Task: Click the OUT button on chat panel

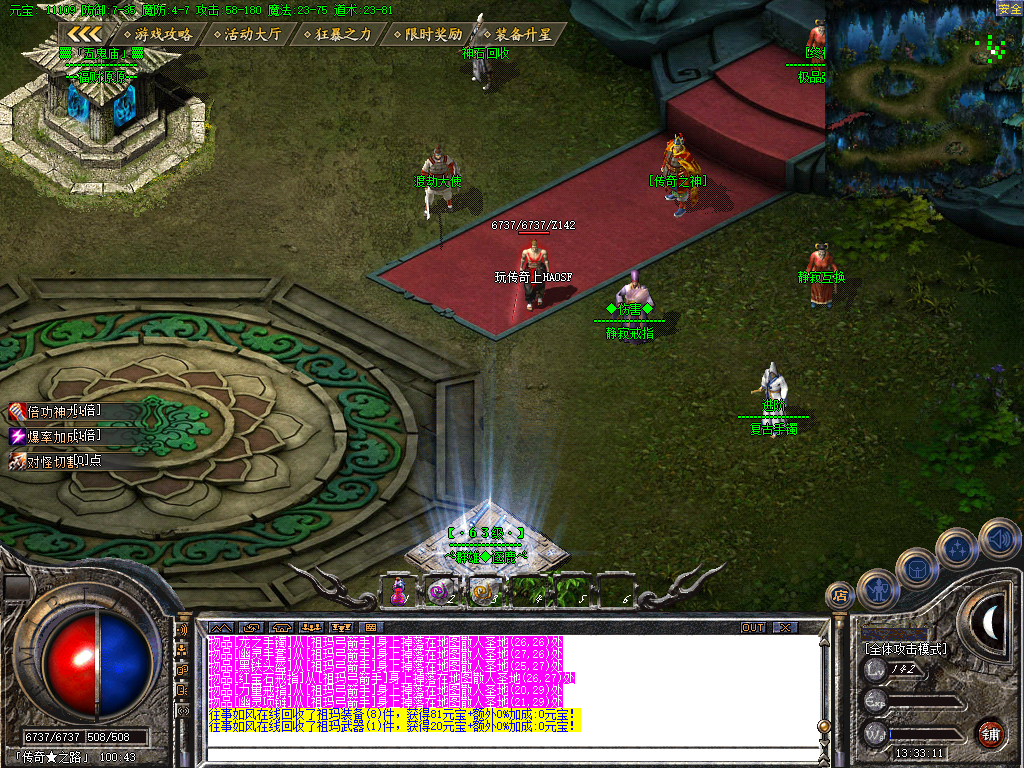Action: pos(753,627)
